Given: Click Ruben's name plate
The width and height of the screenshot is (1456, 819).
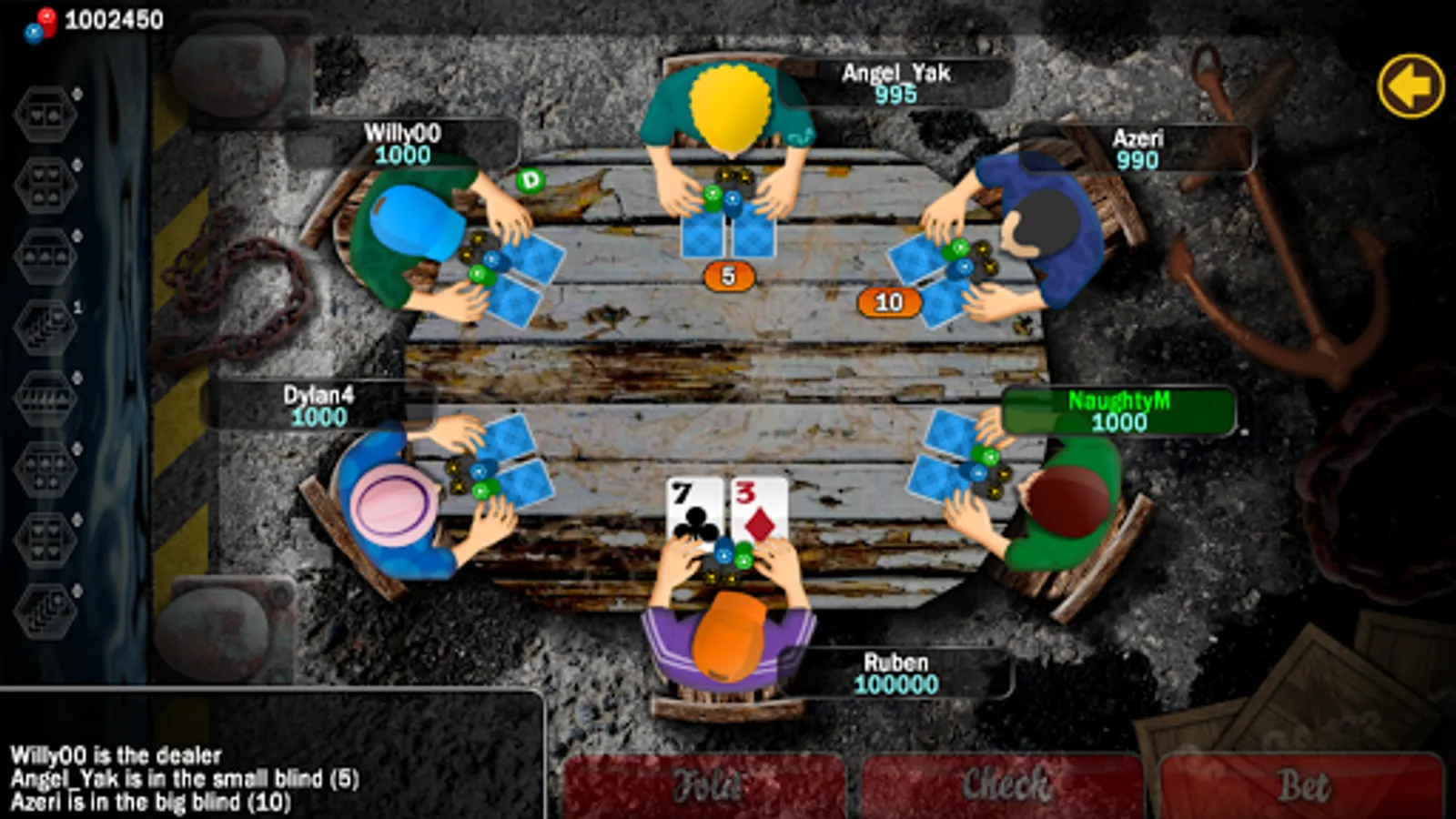Looking at the screenshot, I should coord(896,672).
